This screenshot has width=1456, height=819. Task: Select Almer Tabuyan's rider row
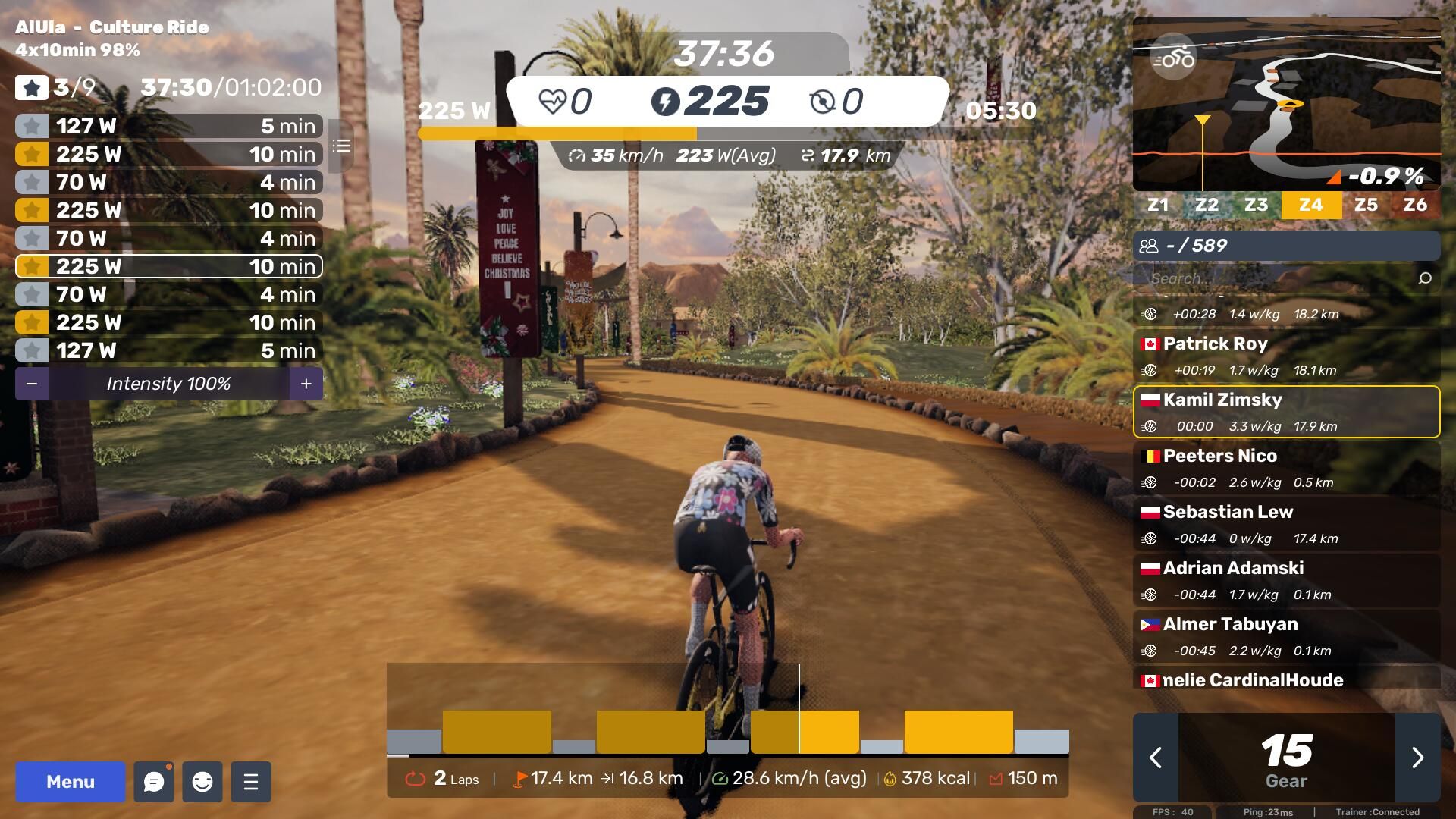click(x=1286, y=636)
